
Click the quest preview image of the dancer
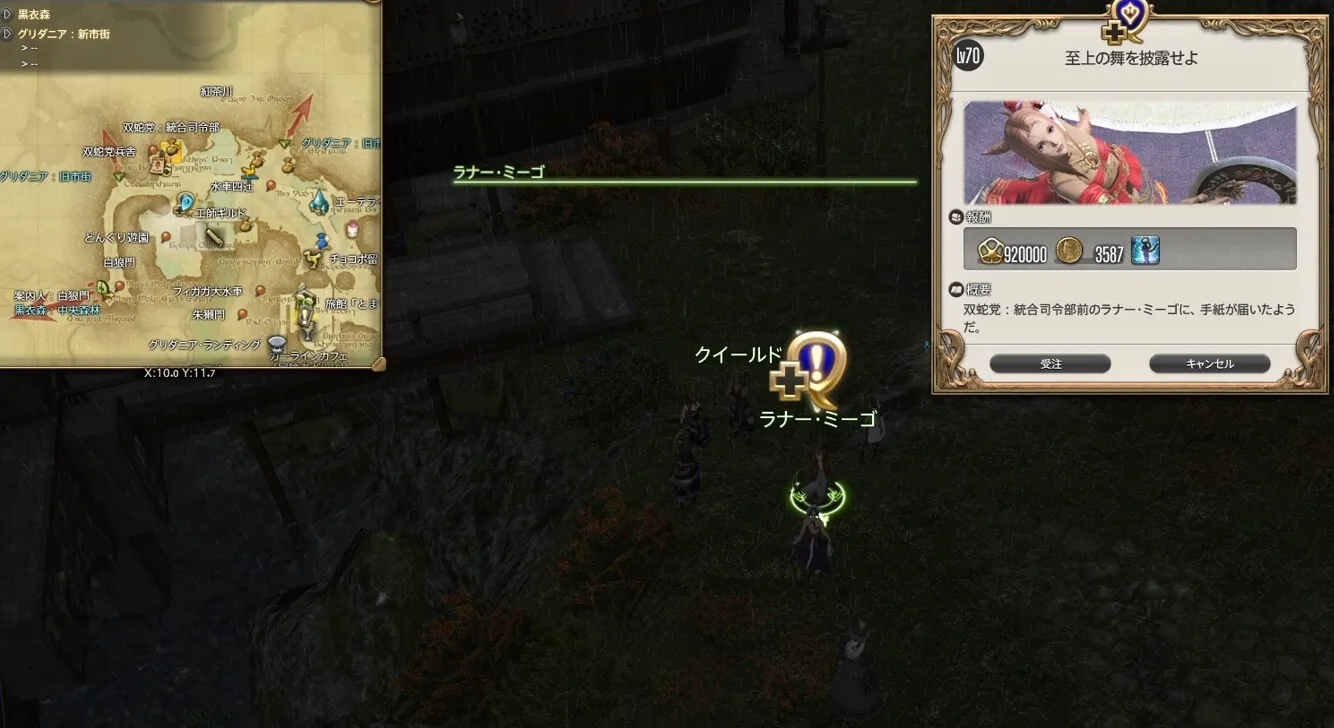pos(1130,153)
